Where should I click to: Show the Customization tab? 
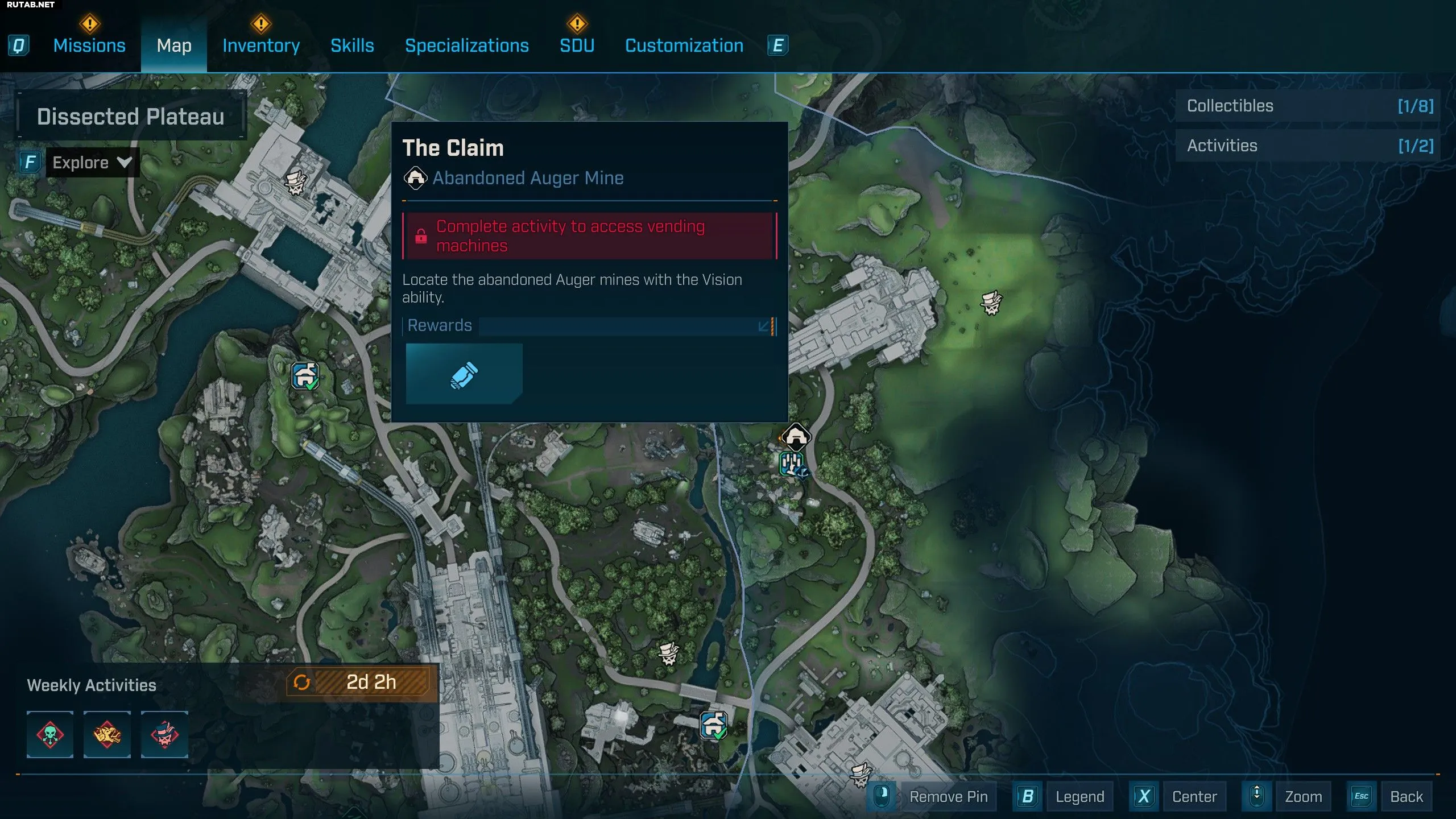pyautogui.click(x=684, y=45)
